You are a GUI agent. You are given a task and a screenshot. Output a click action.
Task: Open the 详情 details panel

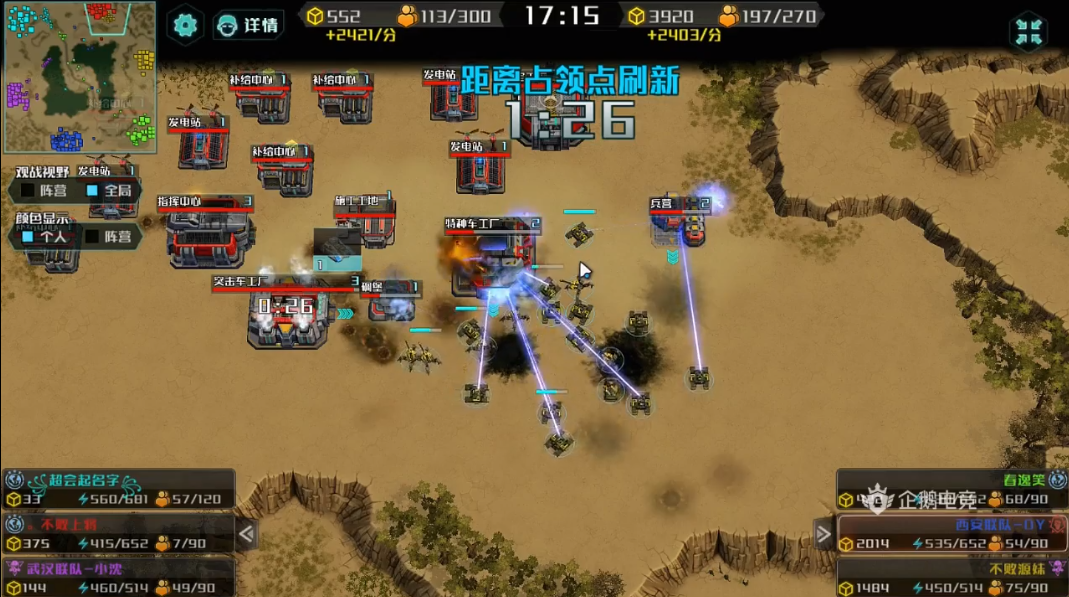pos(248,25)
